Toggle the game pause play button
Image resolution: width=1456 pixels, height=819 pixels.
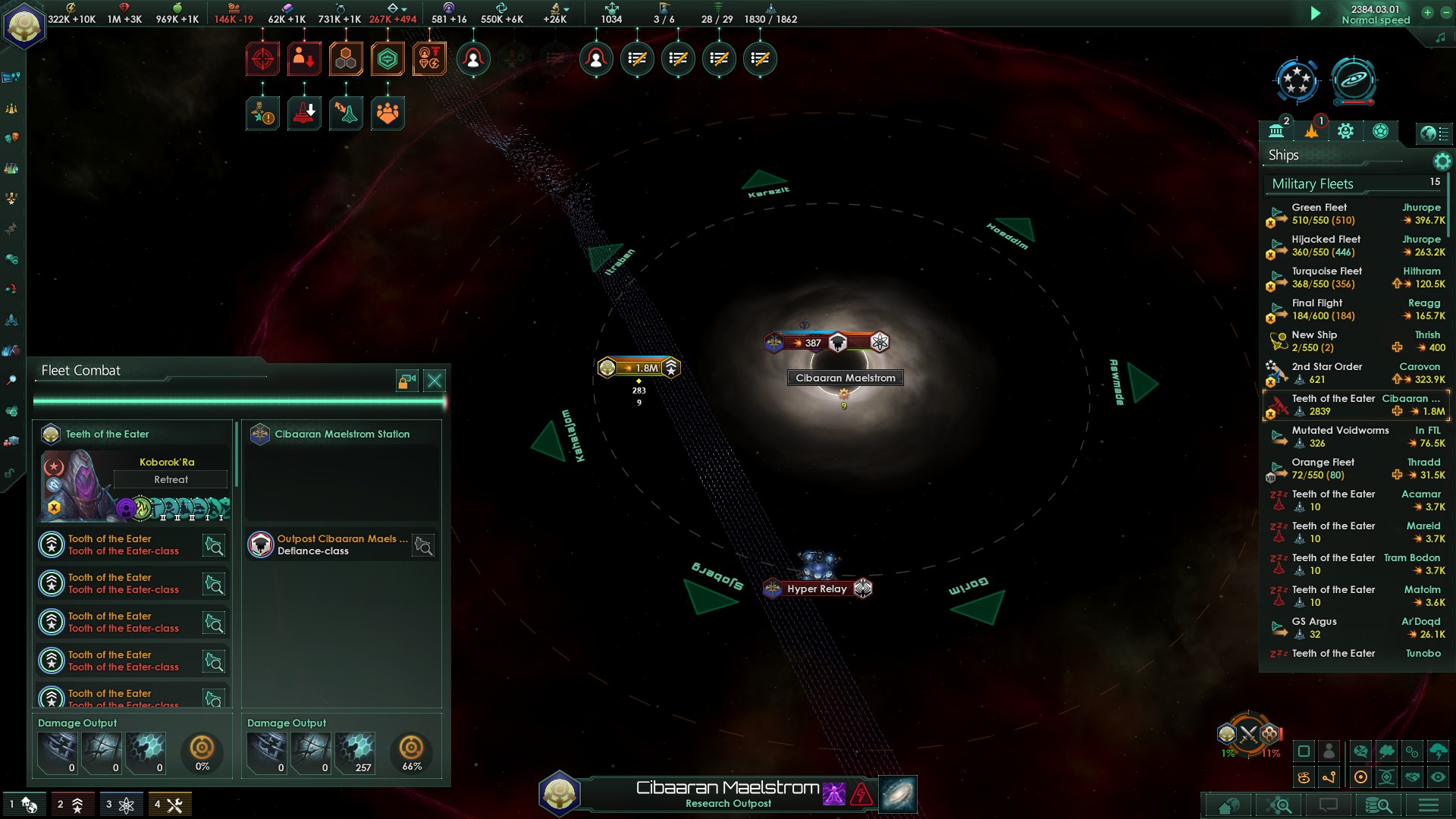click(x=1316, y=14)
